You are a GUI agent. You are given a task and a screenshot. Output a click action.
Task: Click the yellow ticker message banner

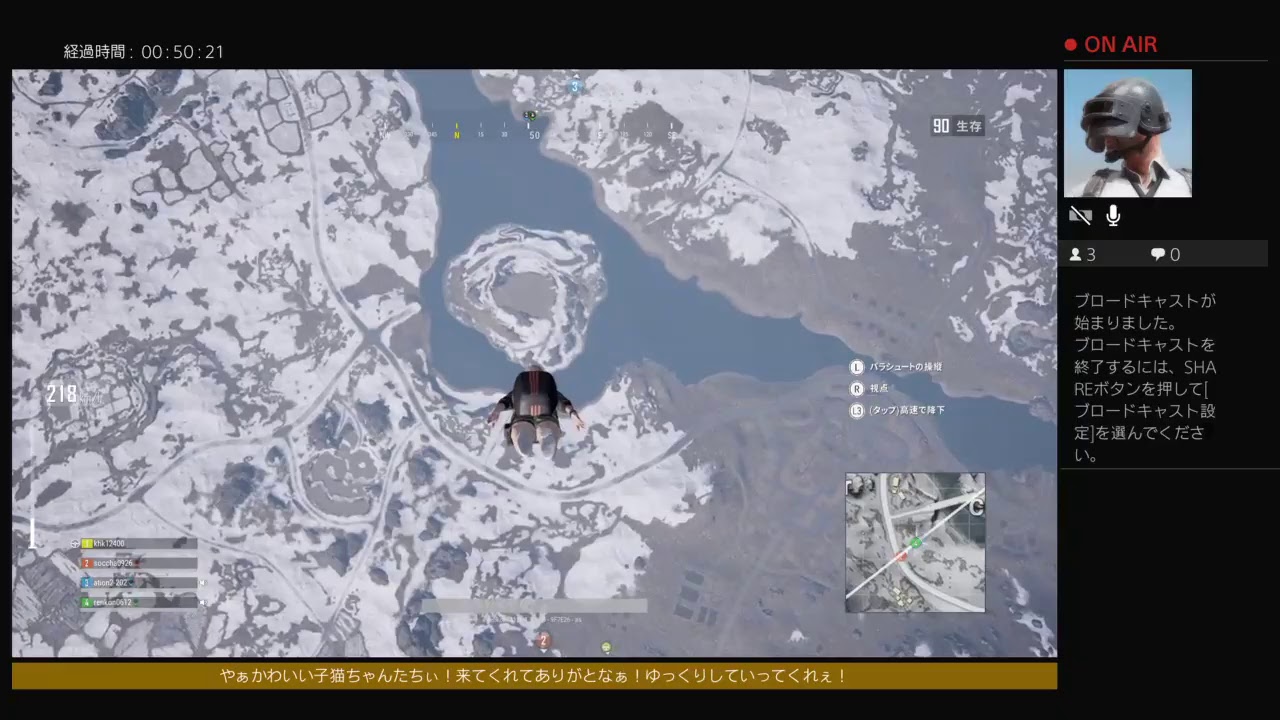[x=533, y=676]
